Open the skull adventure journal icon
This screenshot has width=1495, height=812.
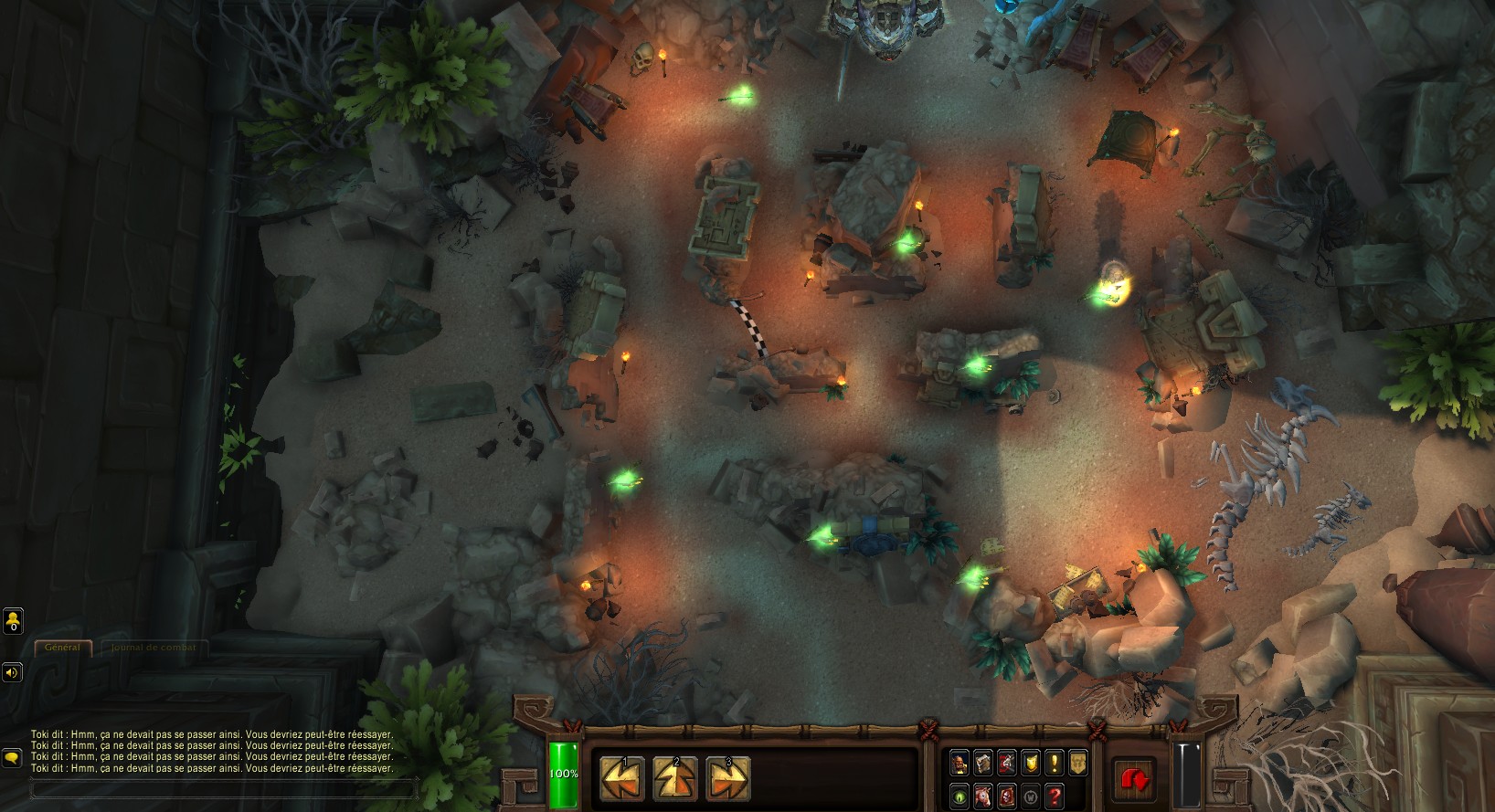tap(1007, 796)
